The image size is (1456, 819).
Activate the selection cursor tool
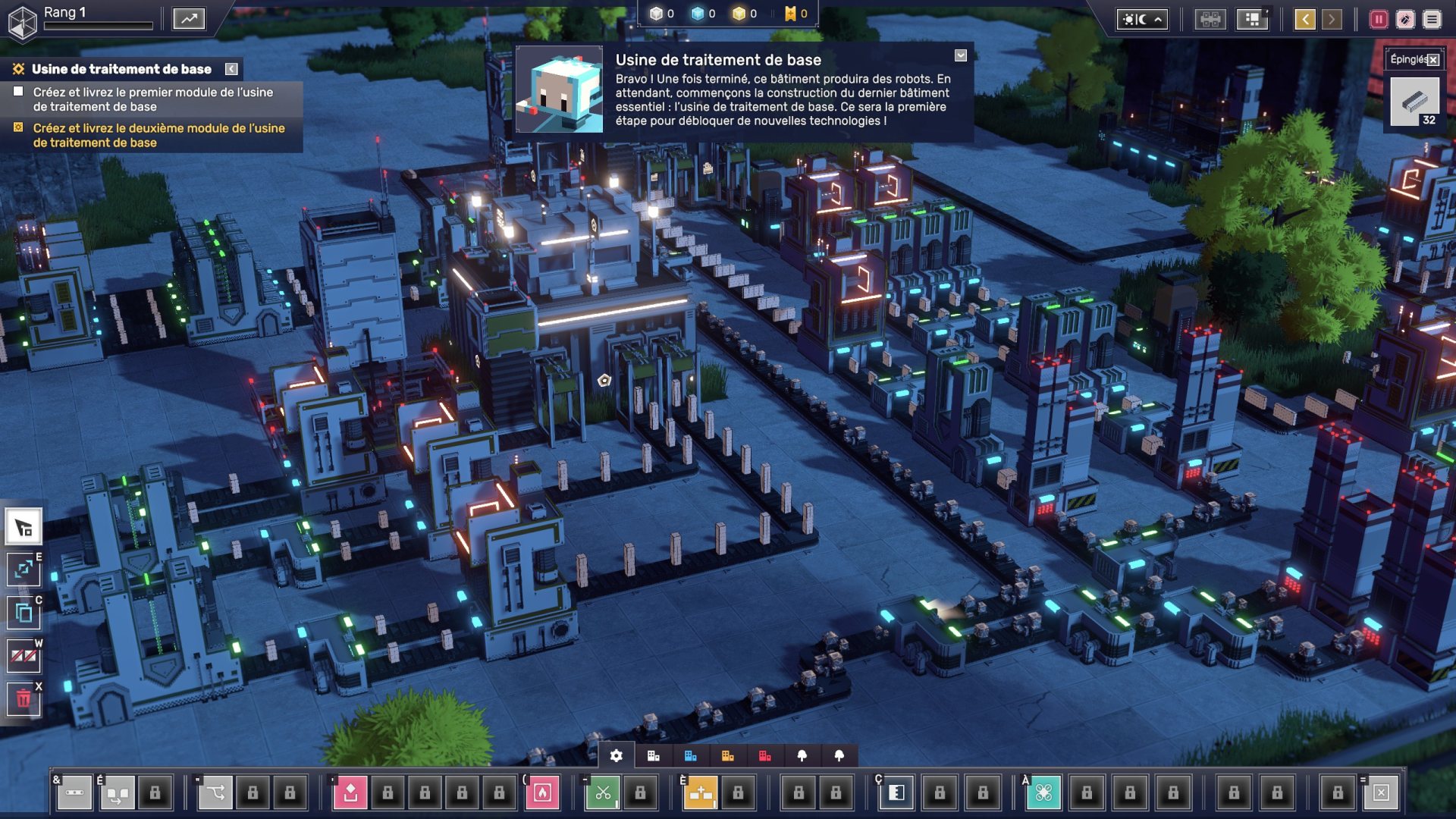tap(24, 528)
